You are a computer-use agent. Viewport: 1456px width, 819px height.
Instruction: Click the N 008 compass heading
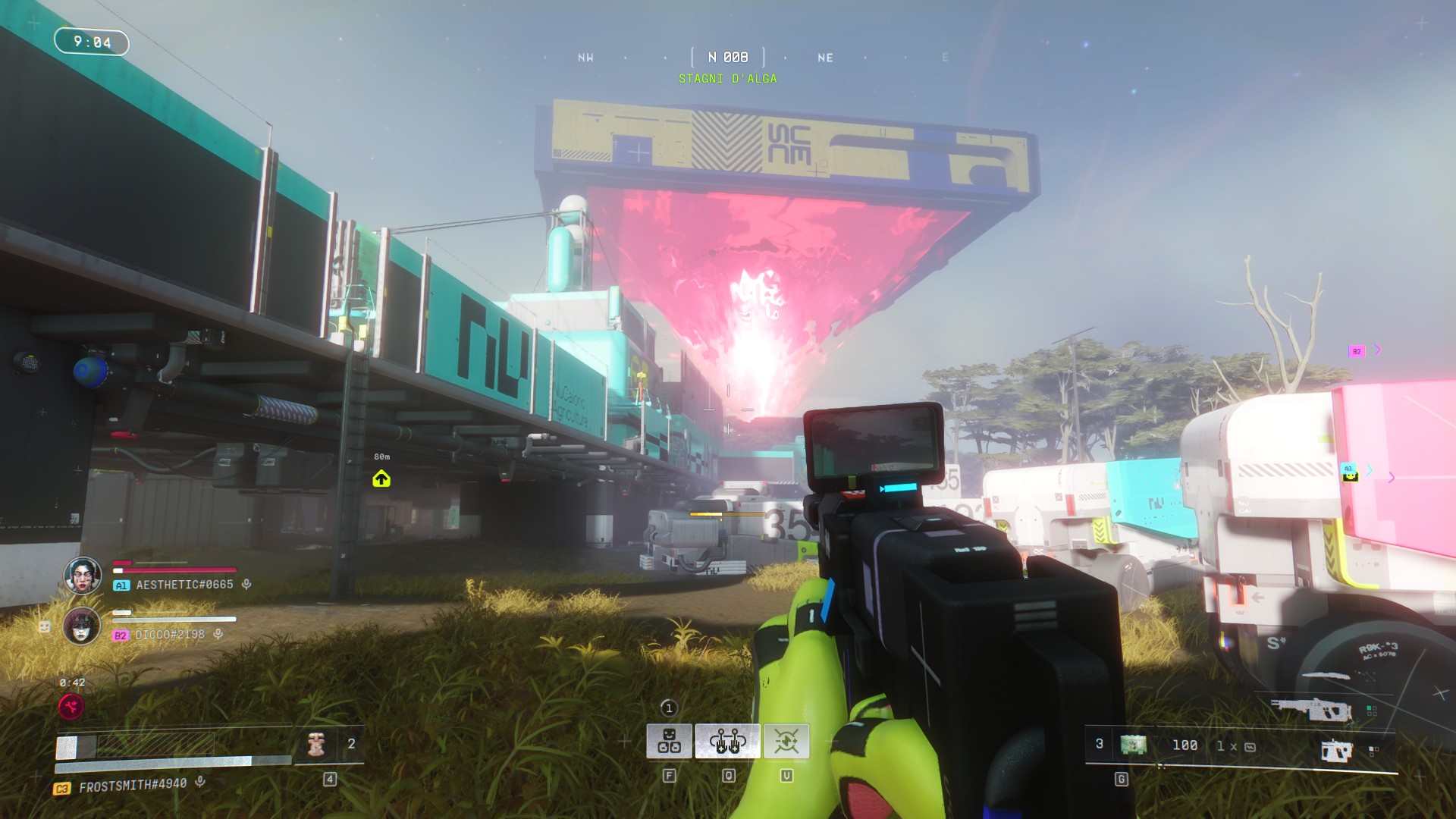coord(728,58)
